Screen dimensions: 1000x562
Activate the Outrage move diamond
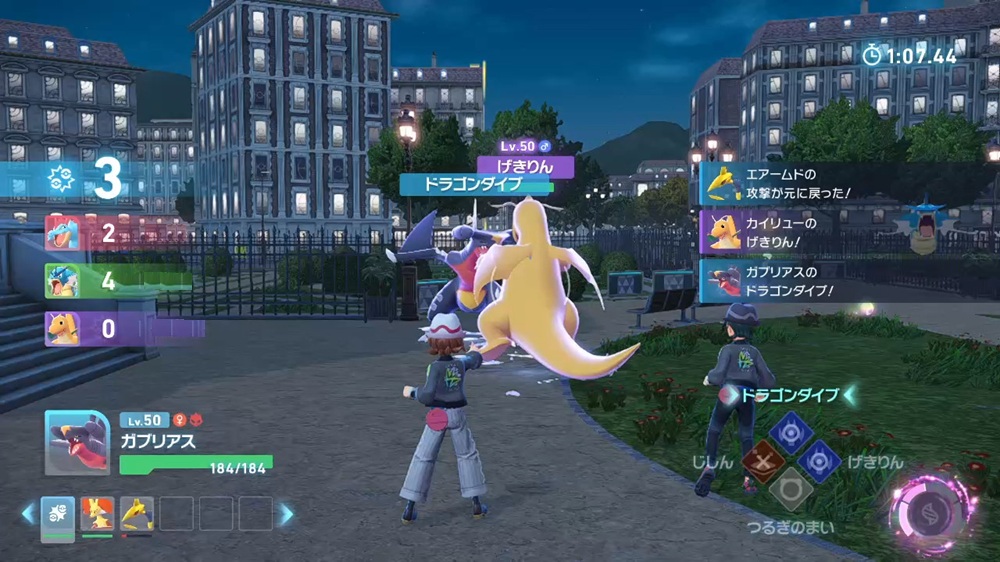820,462
